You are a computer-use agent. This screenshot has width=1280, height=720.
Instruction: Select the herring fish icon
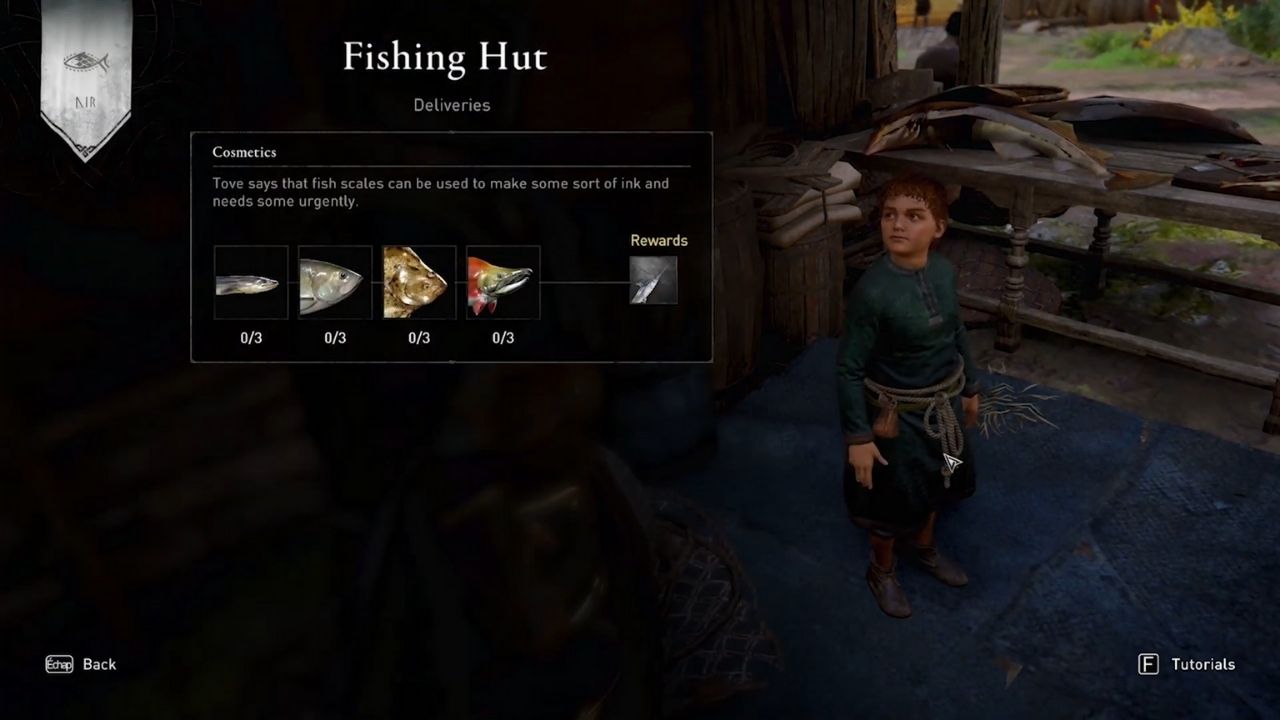(x=334, y=281)
